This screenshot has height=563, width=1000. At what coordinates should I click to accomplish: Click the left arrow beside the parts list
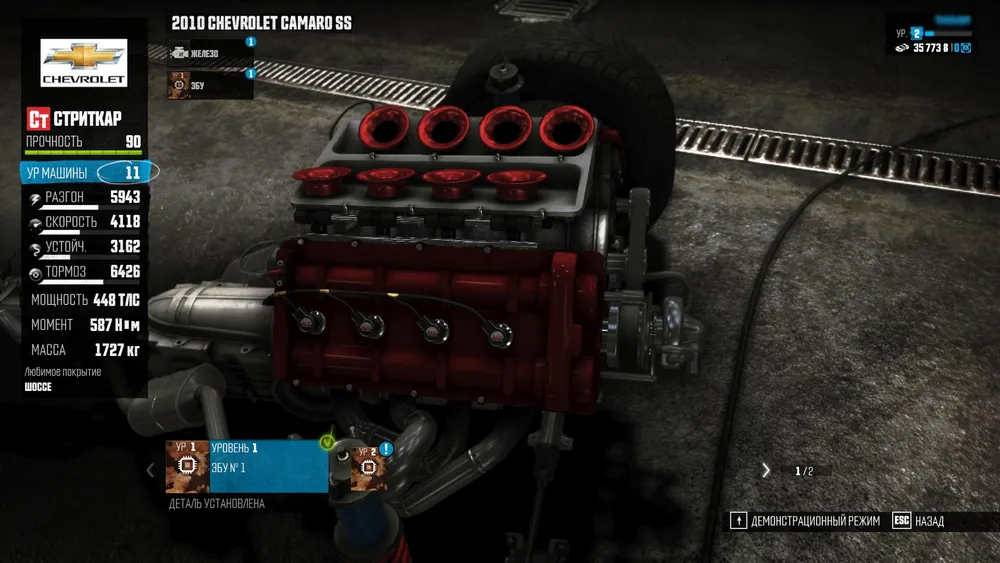(x=151, y=469)
